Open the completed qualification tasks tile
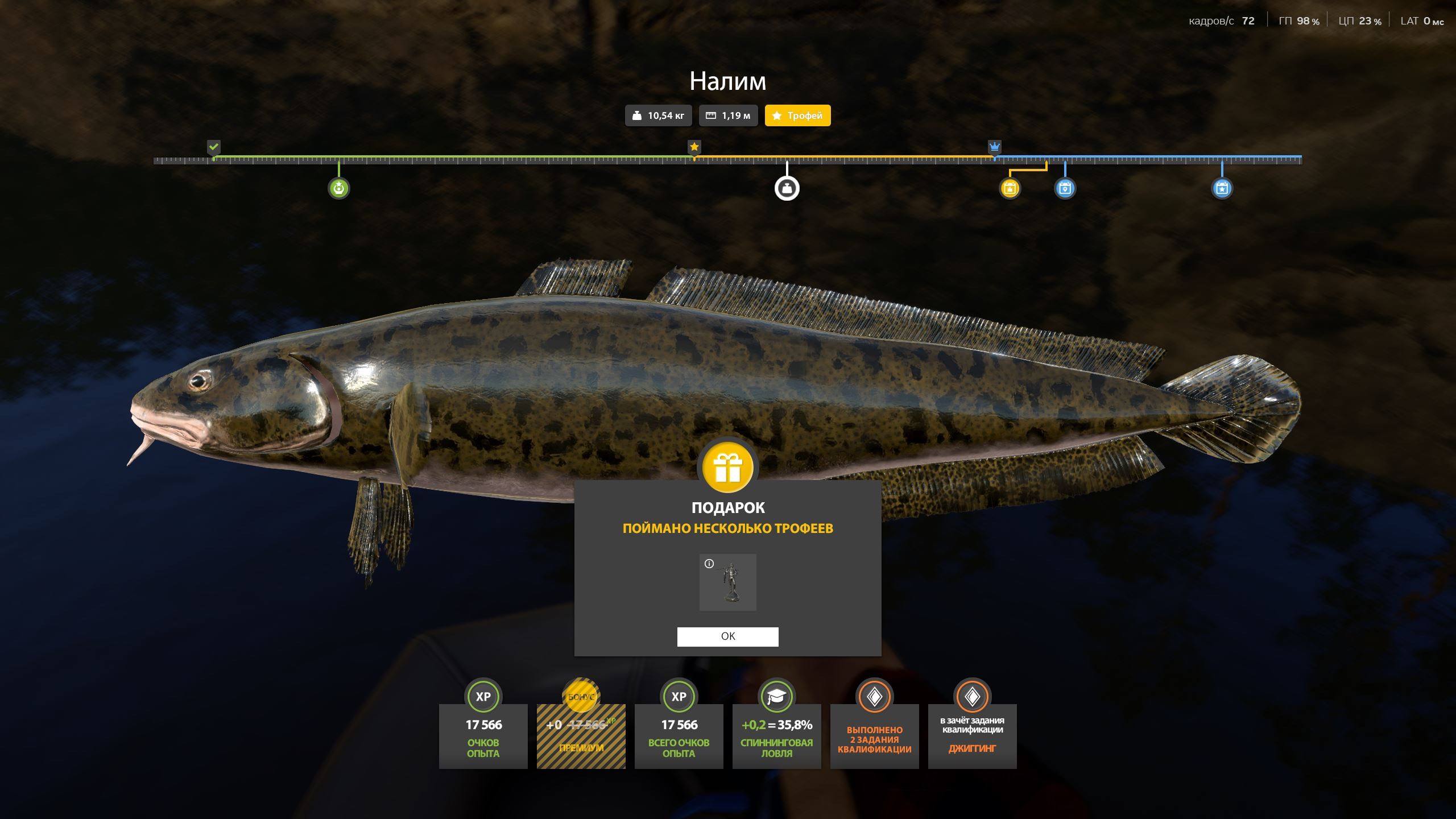The height and width of the screenshot is (819, 1456). click(x=874, y=736)
